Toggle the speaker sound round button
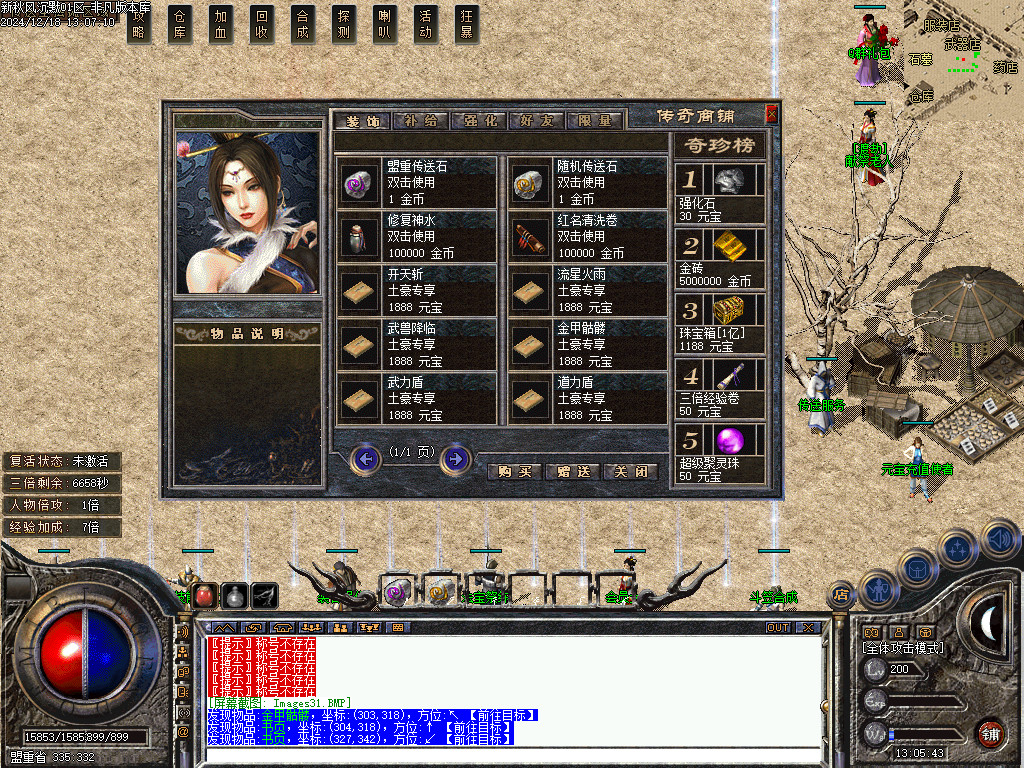 coord(999,540)
